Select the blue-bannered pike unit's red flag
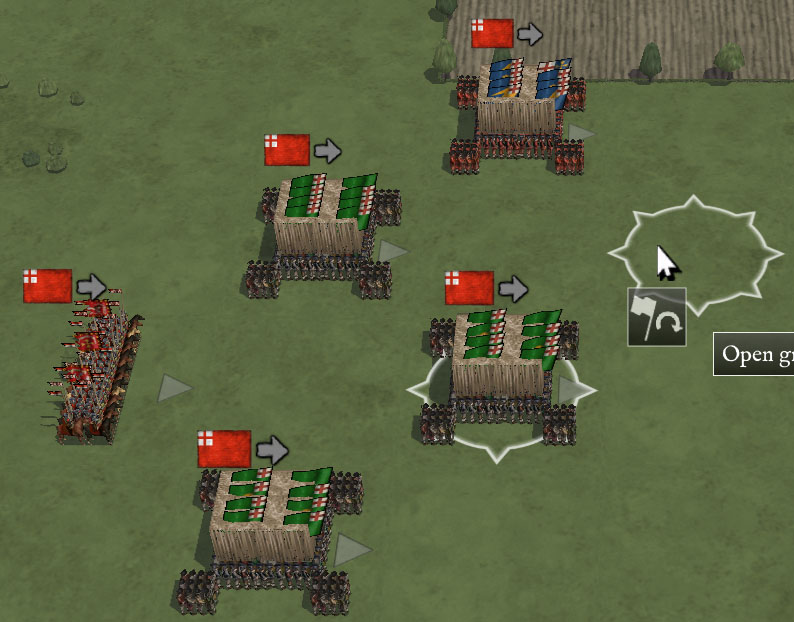The height and width of the screenshot is (622, 794). pyautogui.click(x=492, y=34)
